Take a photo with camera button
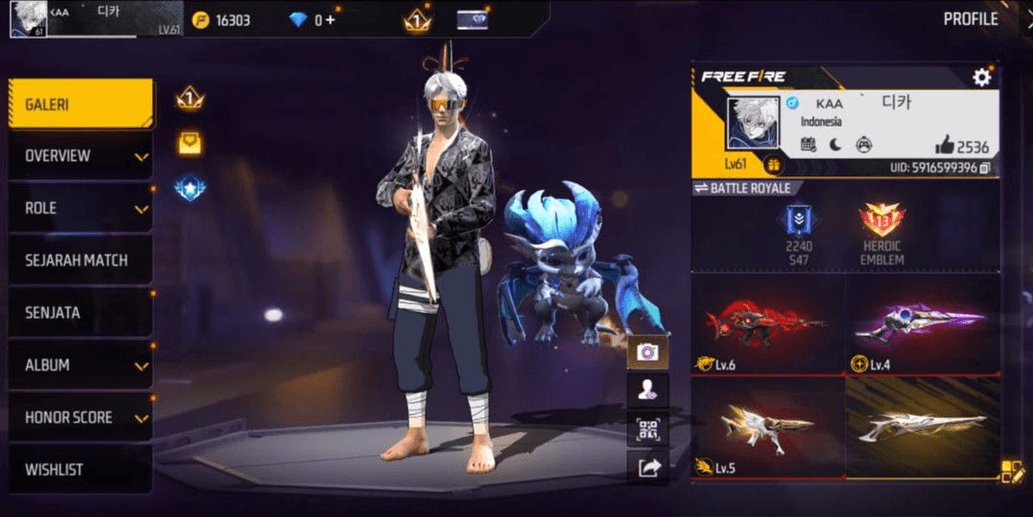1033x517 pixels. (x=647, y=351)
